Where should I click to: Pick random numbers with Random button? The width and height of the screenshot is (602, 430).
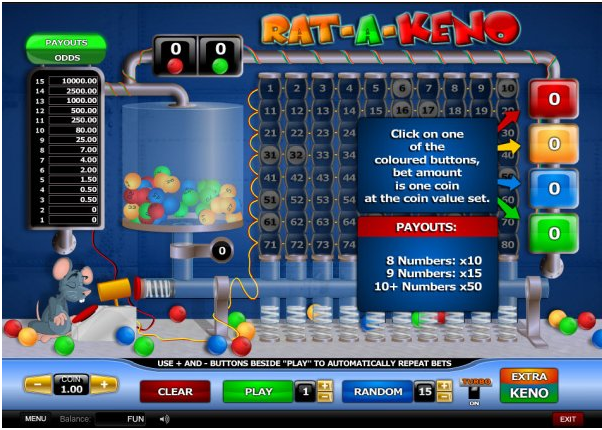click(x=377, y=391)
